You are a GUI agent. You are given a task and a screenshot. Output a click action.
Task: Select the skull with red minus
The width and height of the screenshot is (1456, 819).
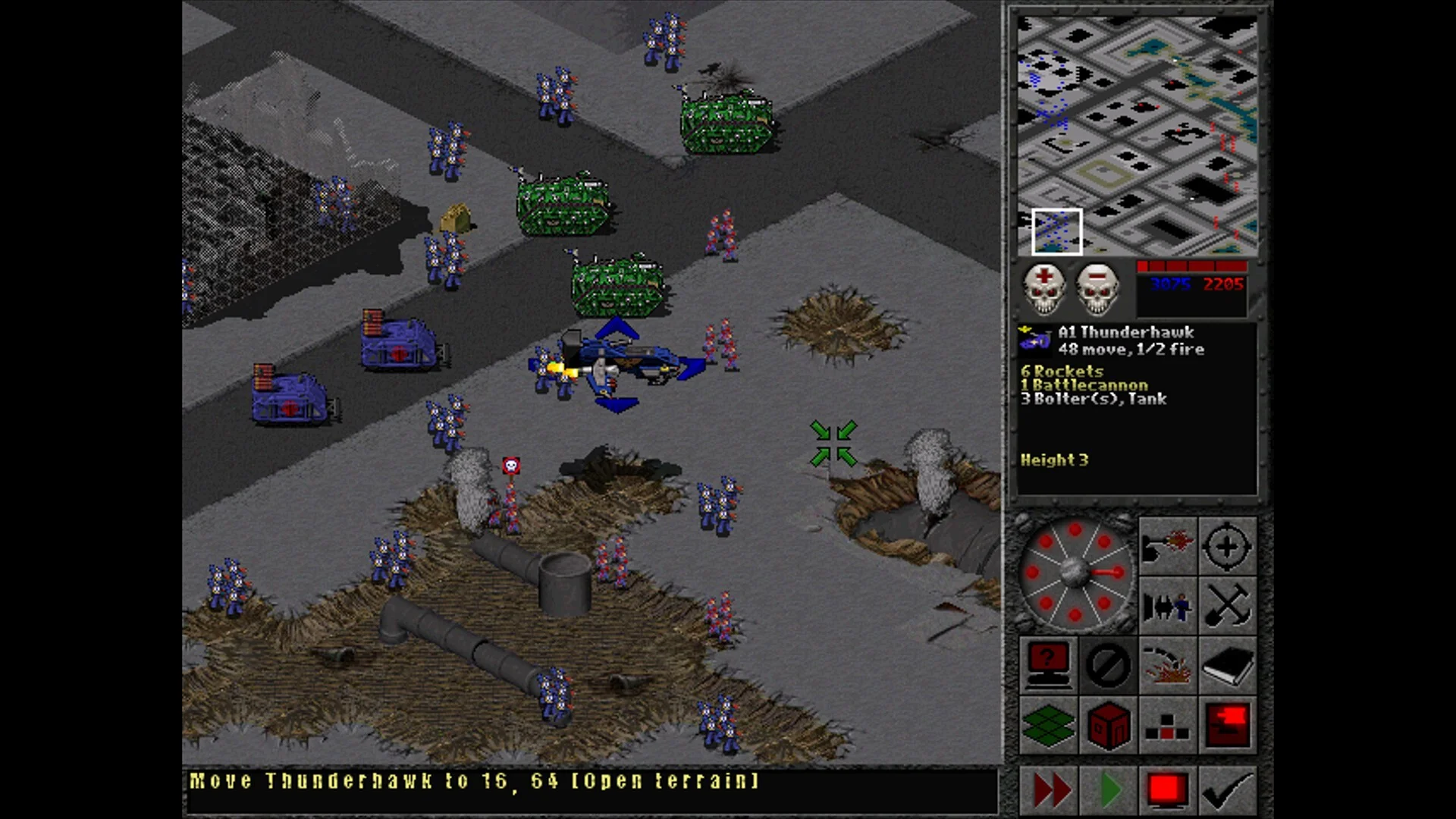(x=1097, y=289)
